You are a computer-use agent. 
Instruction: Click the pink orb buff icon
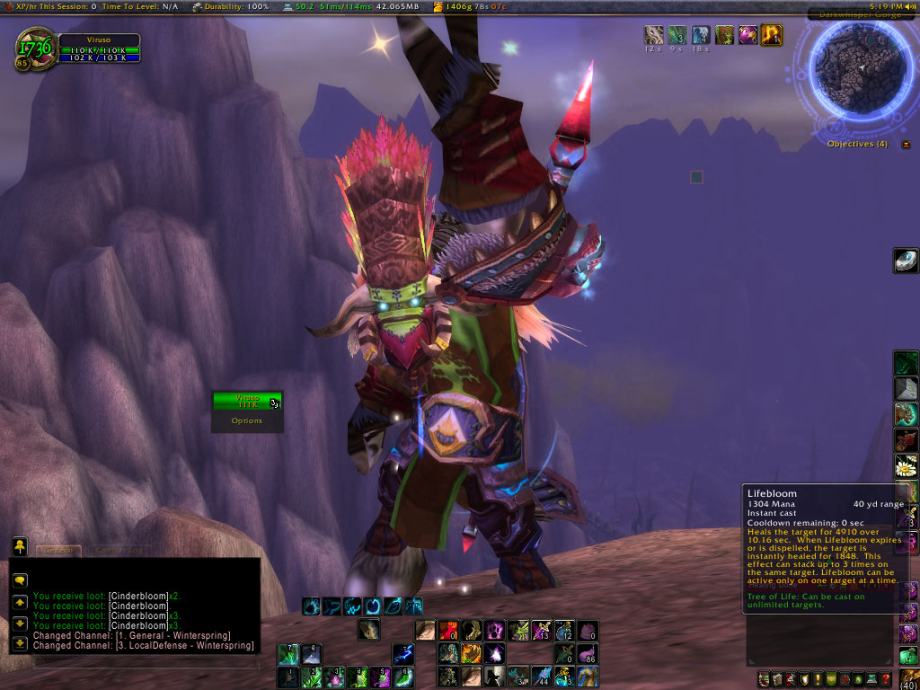[x=747, y=36]
